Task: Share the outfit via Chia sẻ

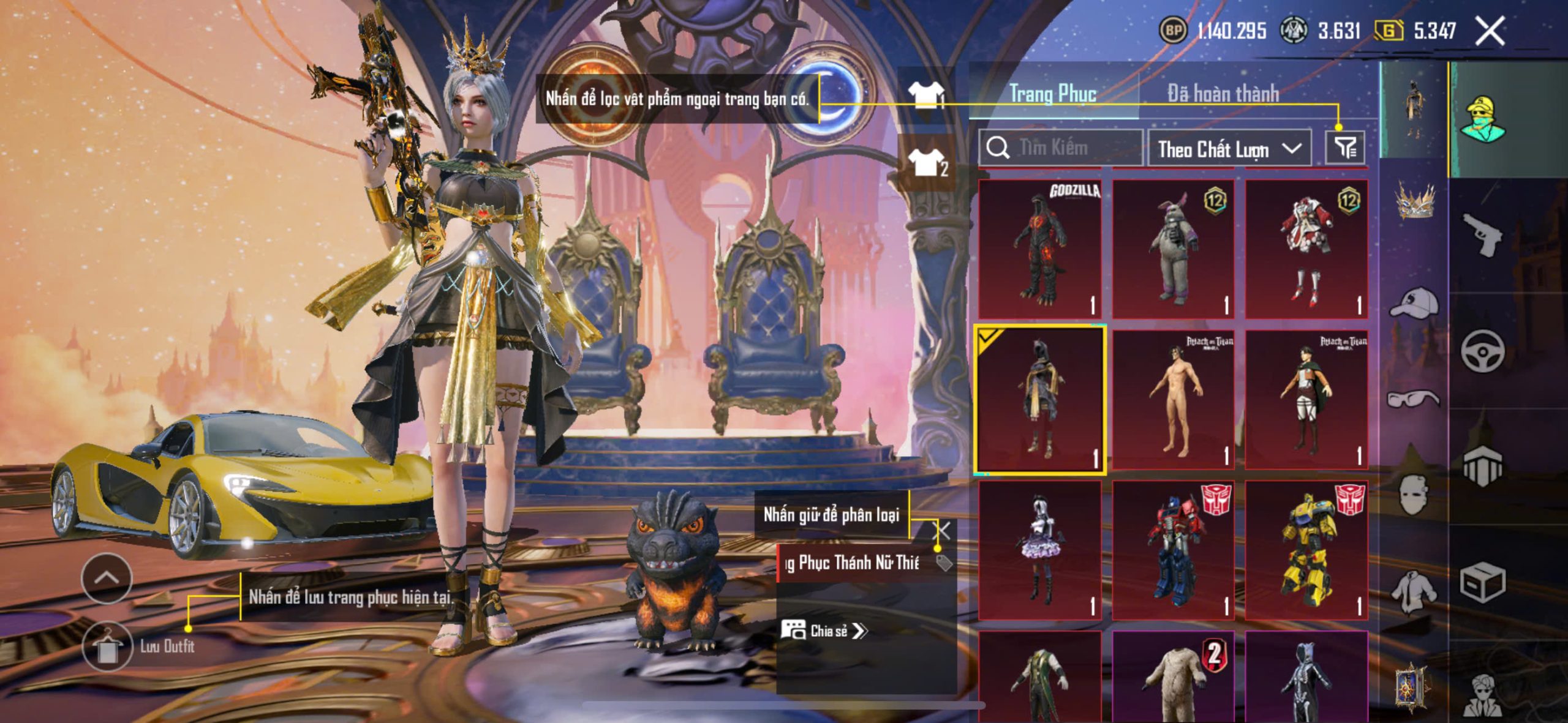Action: tap(824, 631)
